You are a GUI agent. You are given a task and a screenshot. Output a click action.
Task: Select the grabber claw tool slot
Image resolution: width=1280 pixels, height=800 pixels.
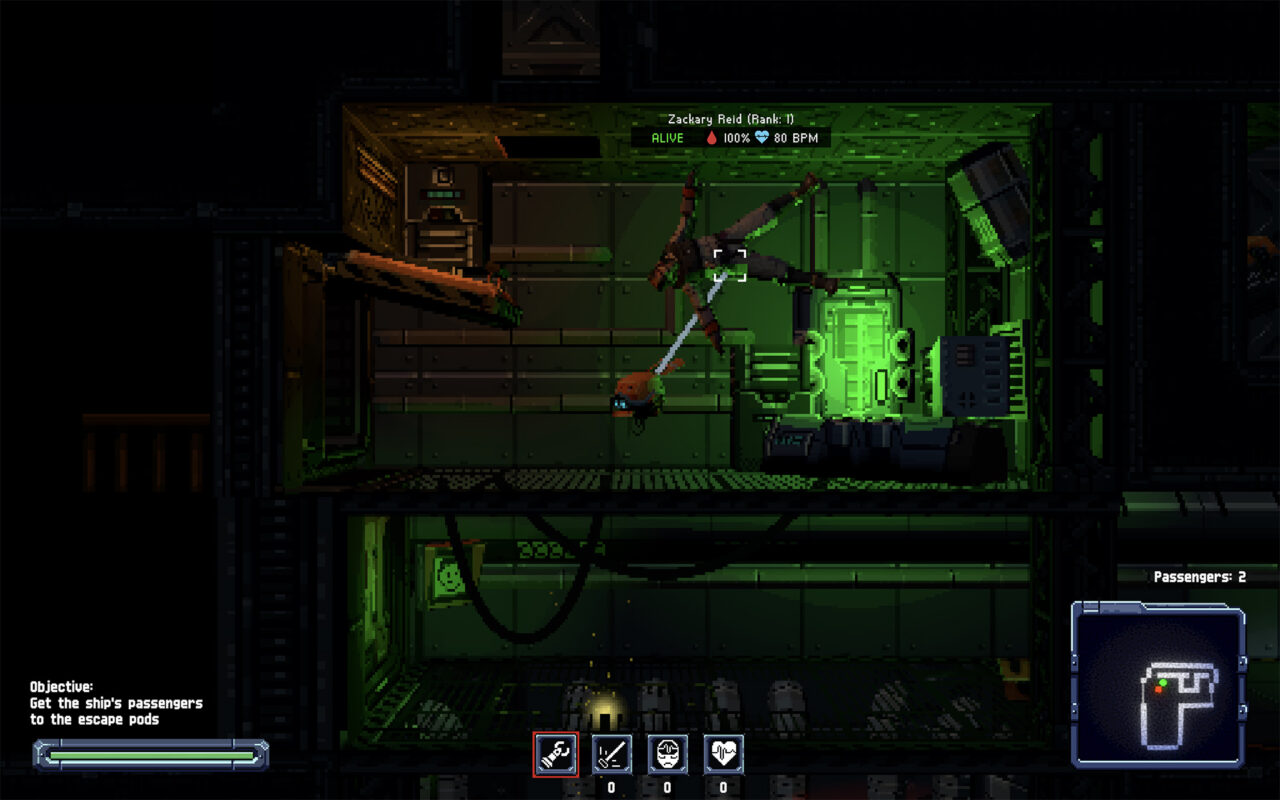pos(555,754)
